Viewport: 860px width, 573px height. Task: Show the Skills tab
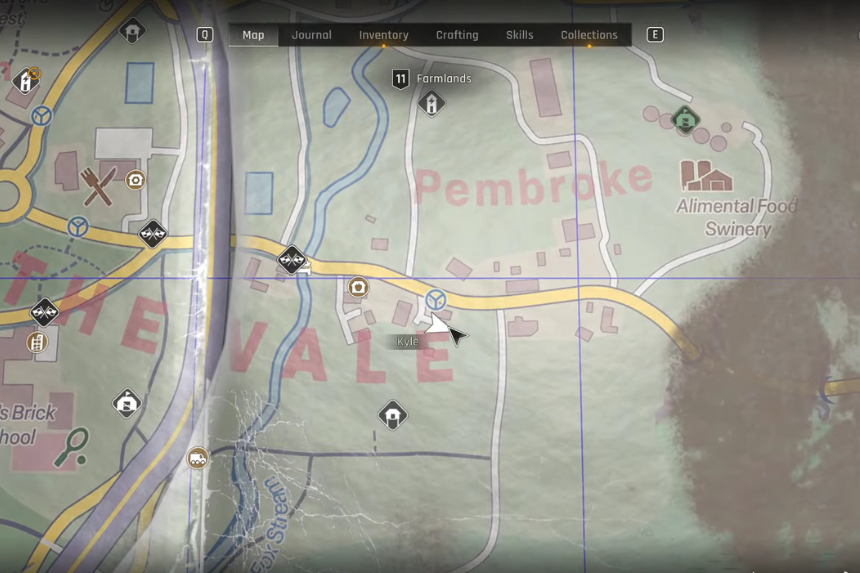point(519,35)
